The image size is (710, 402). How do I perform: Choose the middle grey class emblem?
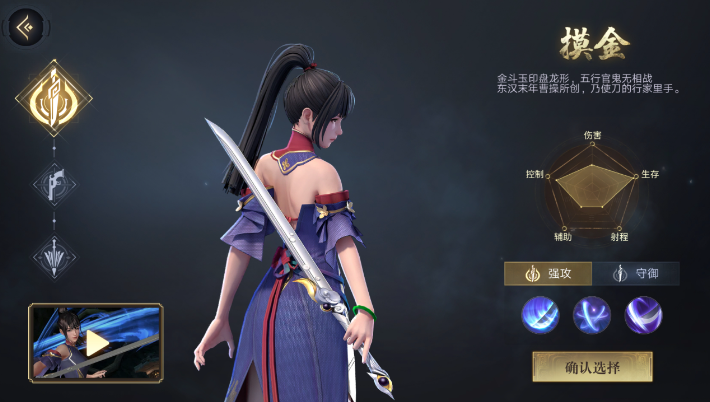(x=53, y=183)
